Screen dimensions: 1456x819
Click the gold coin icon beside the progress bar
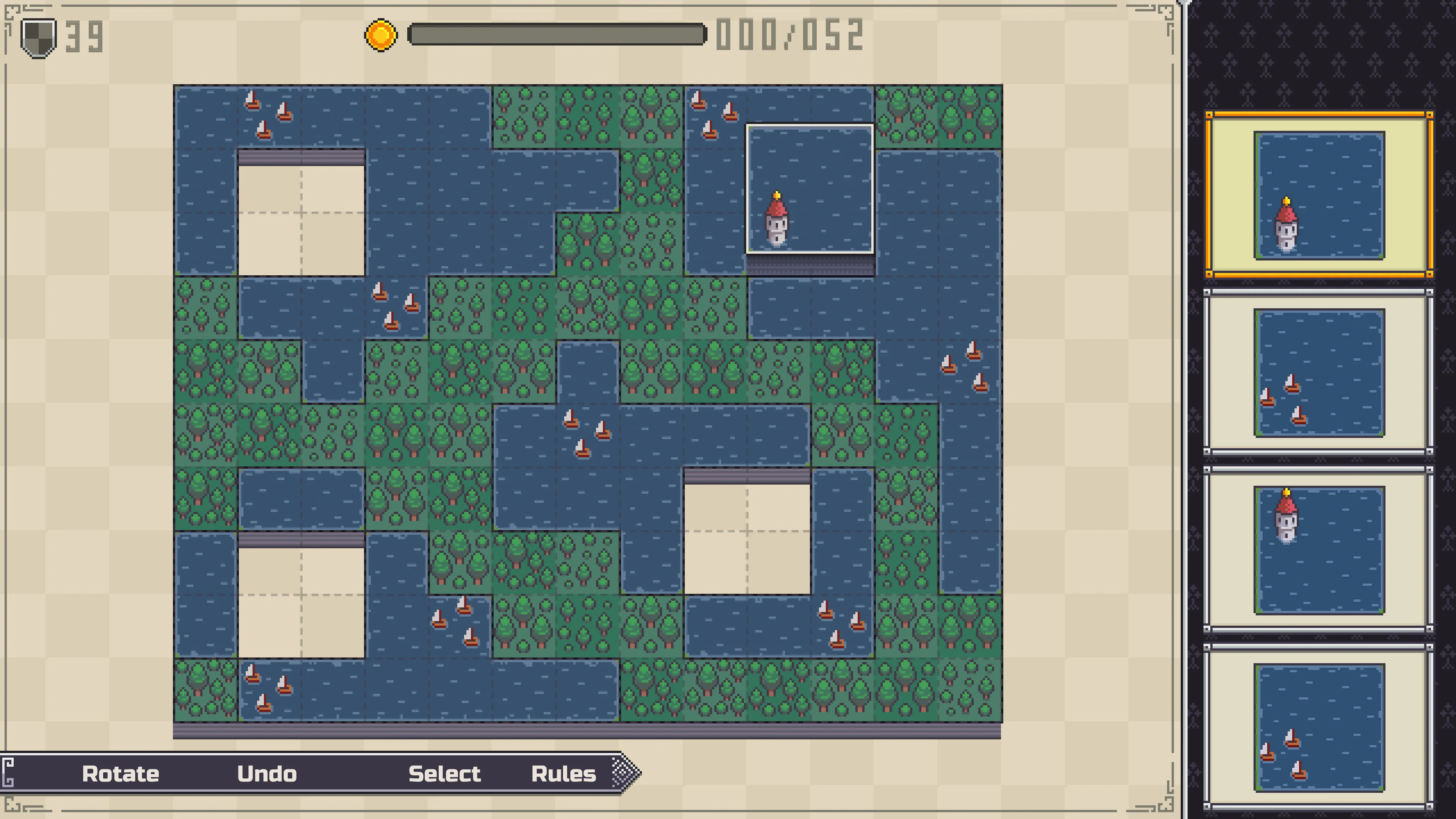380,35
